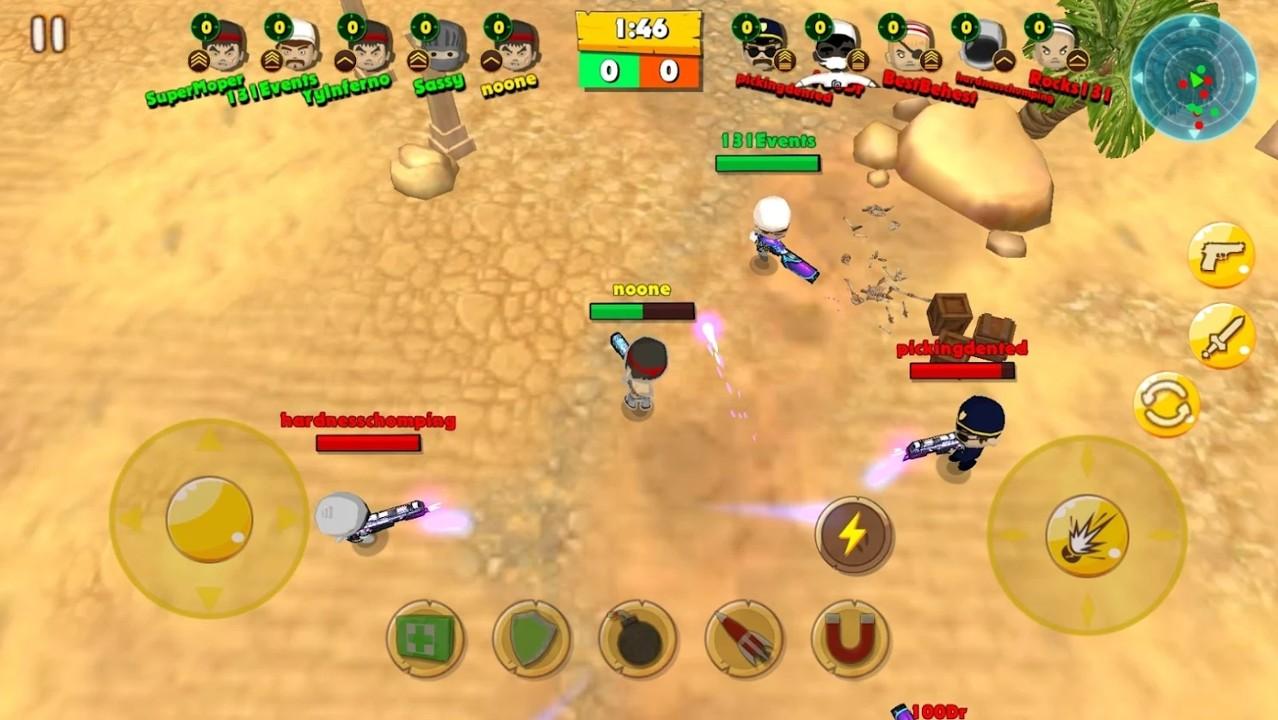Use the green medkit item
The image size is (1278, 720).
425,638
